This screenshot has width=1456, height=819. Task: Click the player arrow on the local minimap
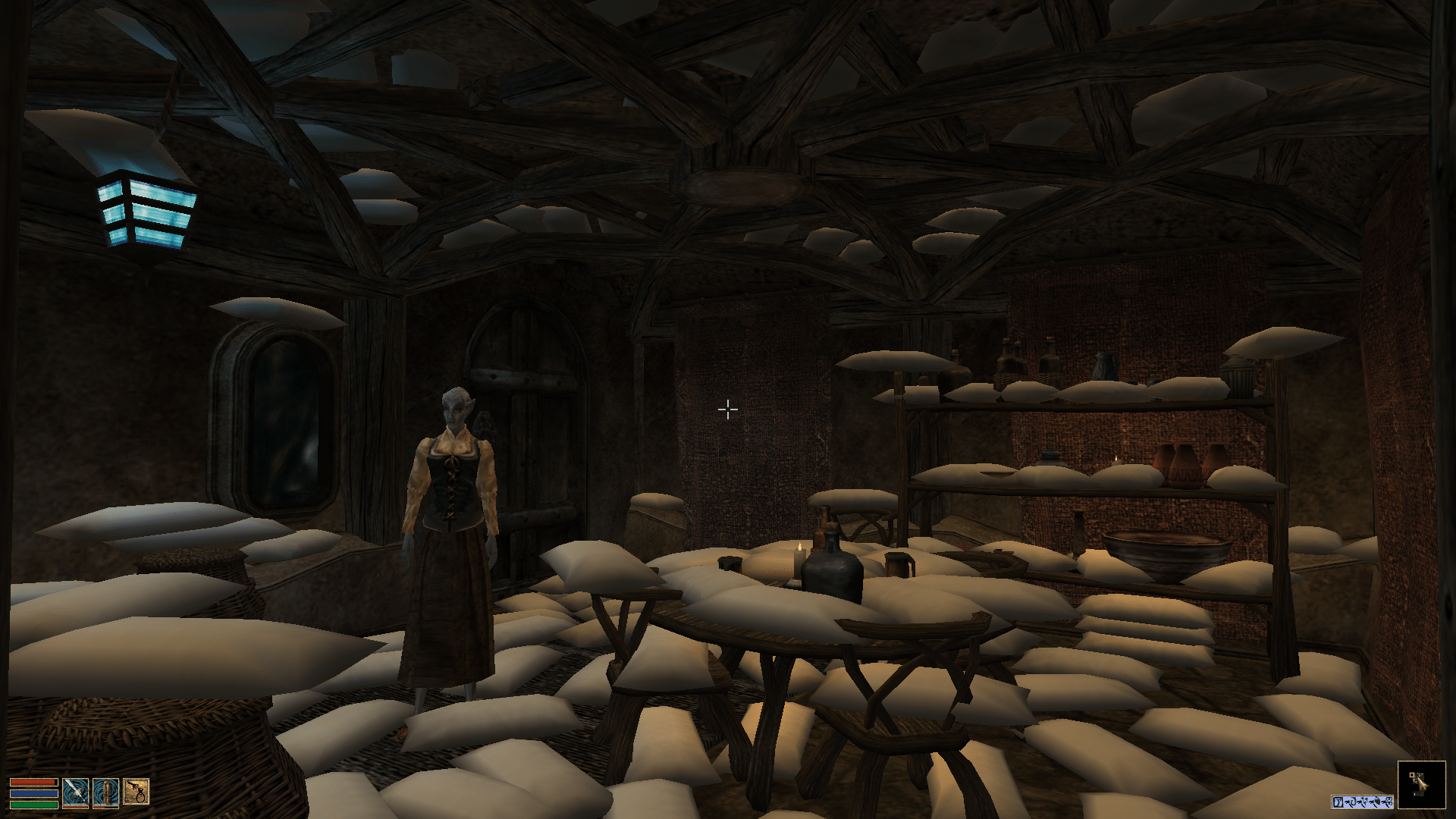tap(1423, 783)
